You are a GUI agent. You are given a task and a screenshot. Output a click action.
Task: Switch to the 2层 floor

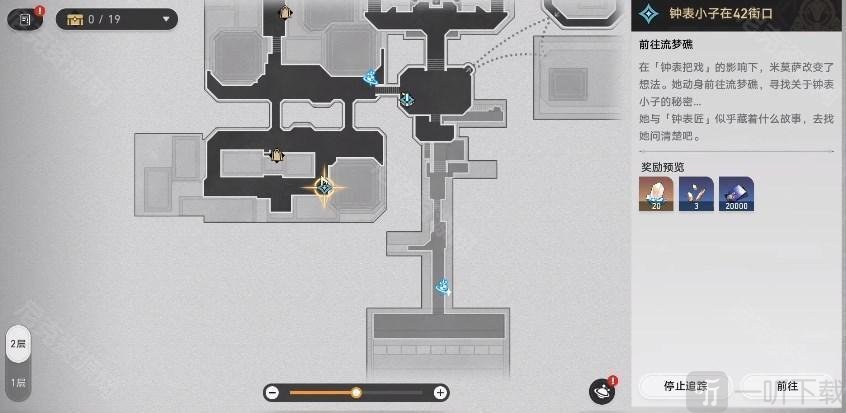click(18, 344)
